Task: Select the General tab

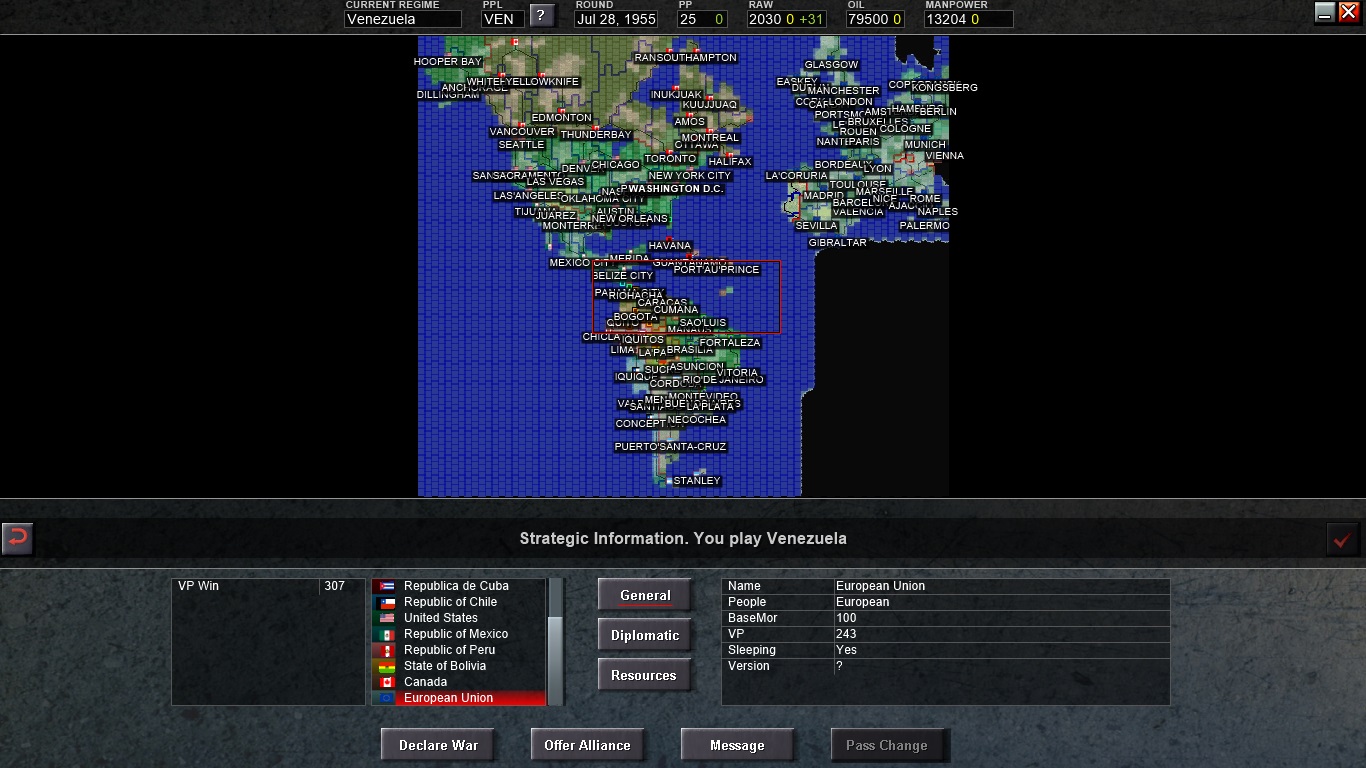Action: pyautogui.click(x=644, y=594)
